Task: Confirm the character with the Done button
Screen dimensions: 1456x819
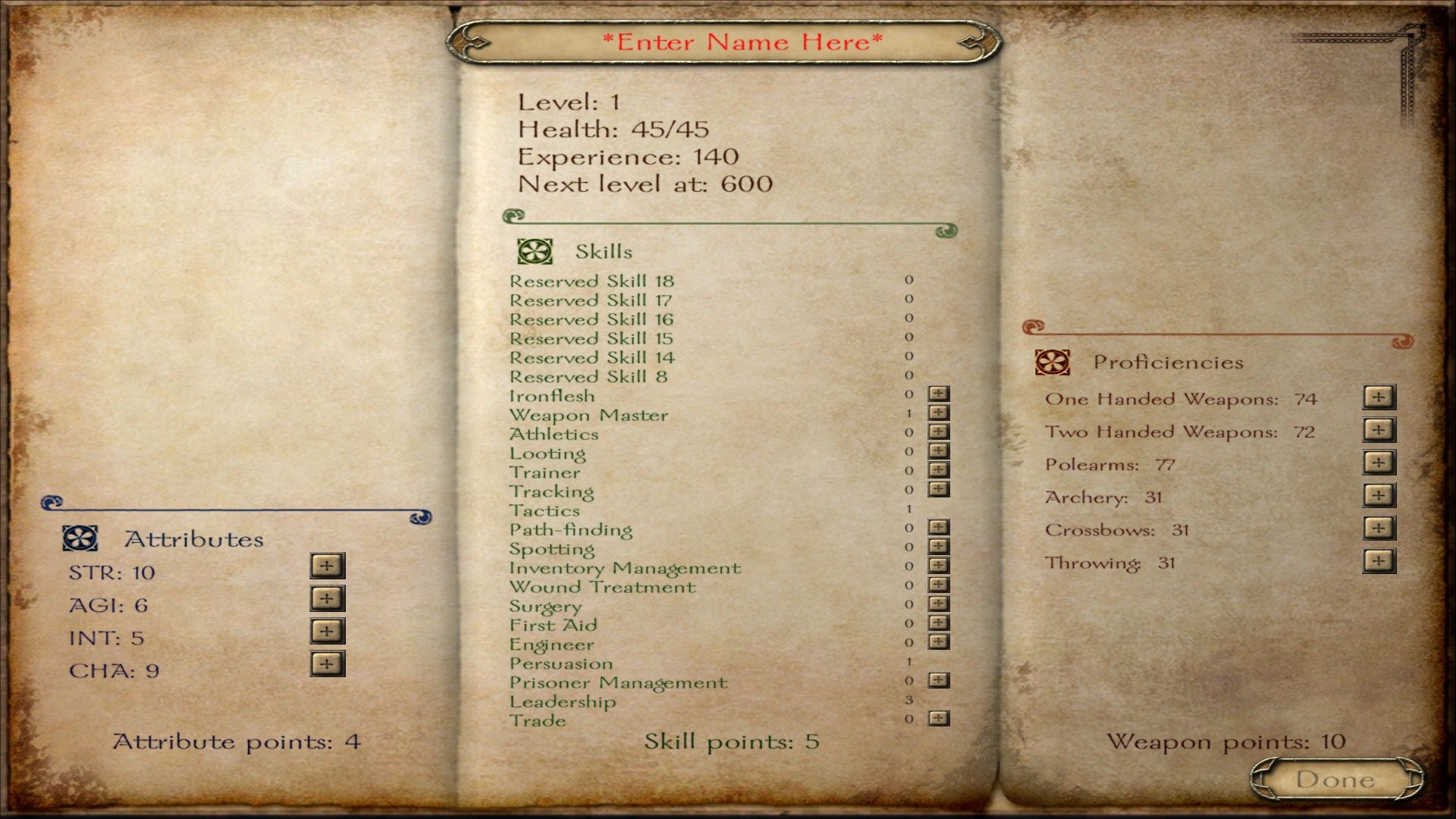Action: click(x=1335, y=779)
